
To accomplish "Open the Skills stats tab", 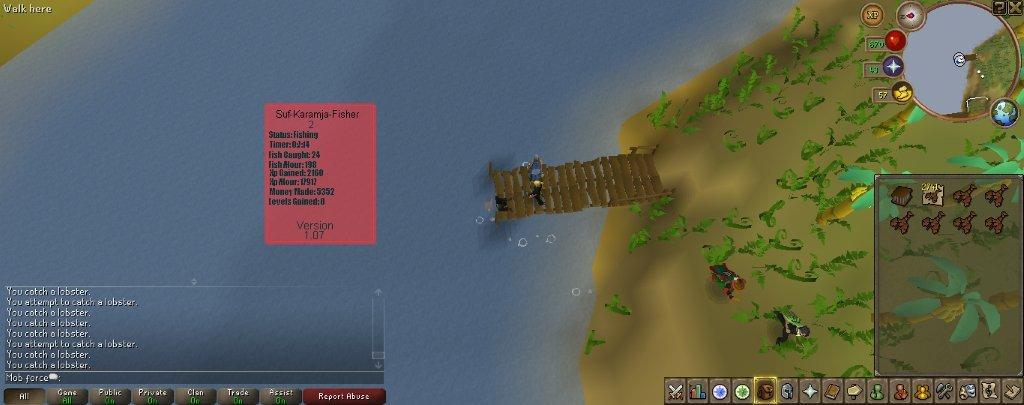I will tap(698, 391).
